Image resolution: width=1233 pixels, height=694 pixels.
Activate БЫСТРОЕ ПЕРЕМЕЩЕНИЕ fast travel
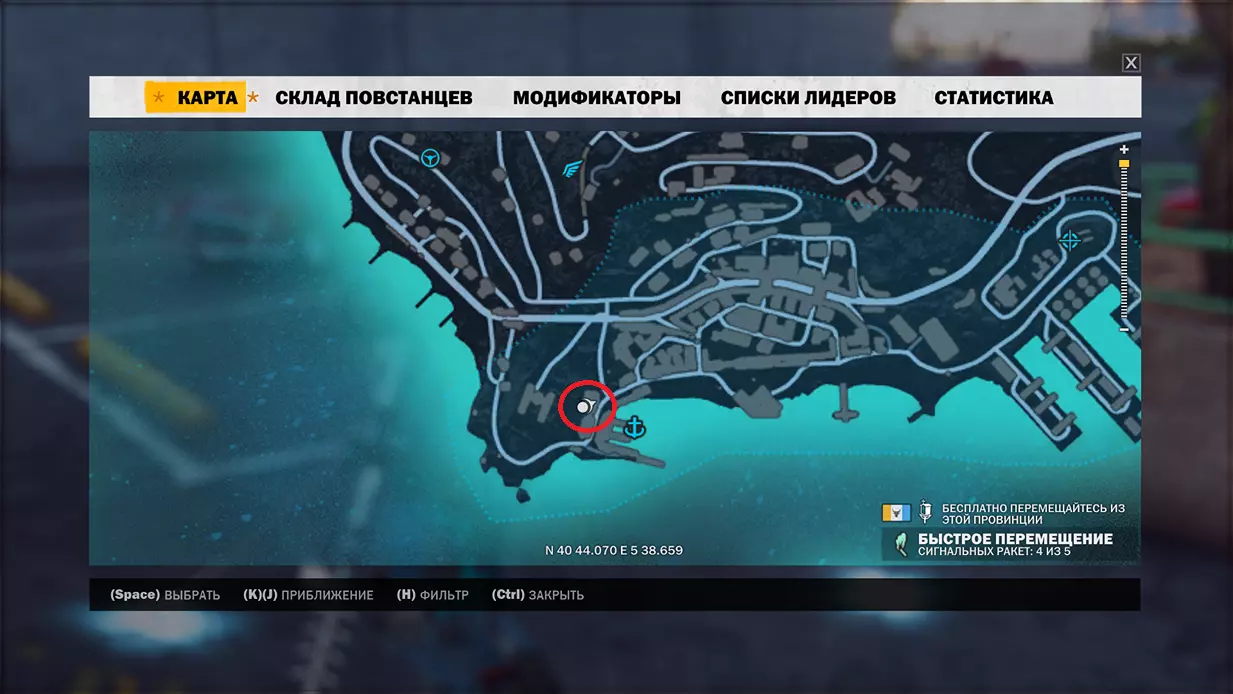[1014, 540]
